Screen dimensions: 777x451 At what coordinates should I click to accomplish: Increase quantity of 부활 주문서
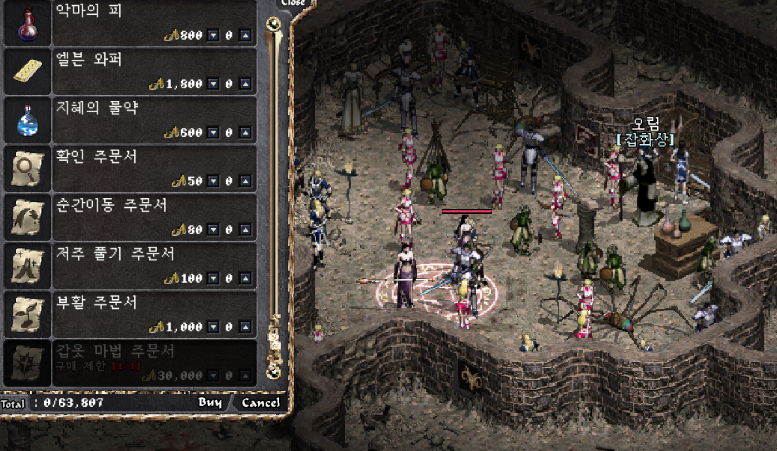coord(246,327)
